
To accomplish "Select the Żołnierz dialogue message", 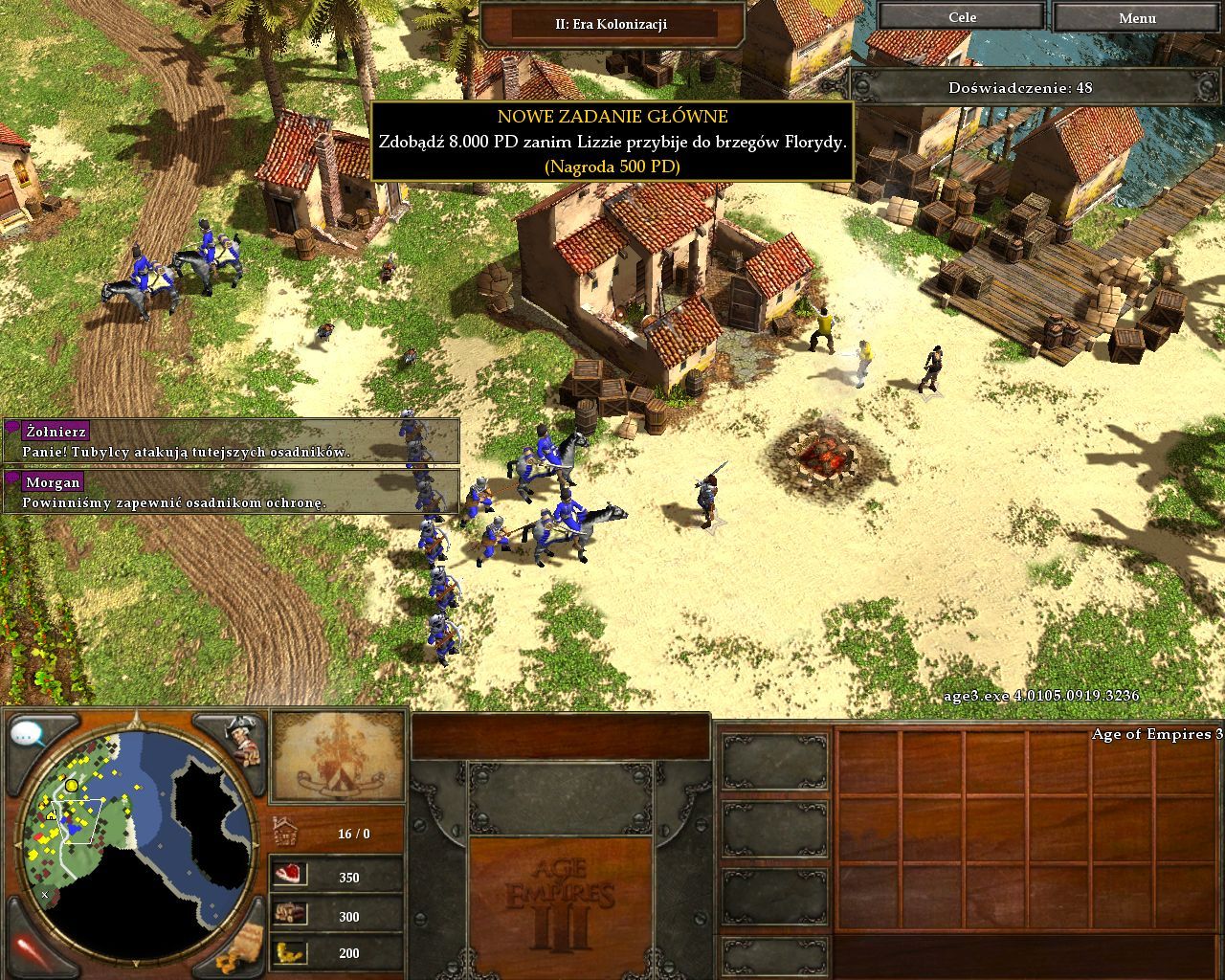I will pyautogui.click(x=232, y=441).
